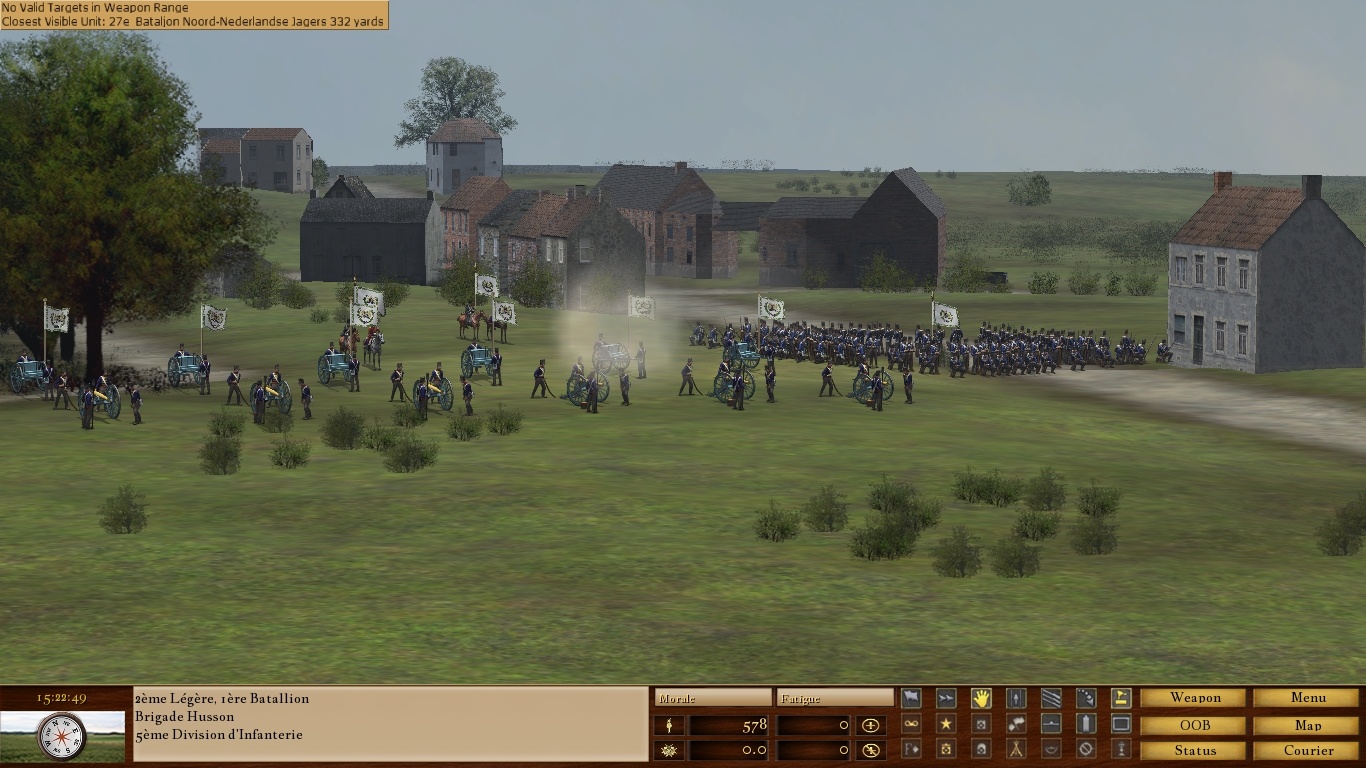Select the tent-shaped A-frame command icon
This screenshot has width=1366, height=768.
(1016, 749)
